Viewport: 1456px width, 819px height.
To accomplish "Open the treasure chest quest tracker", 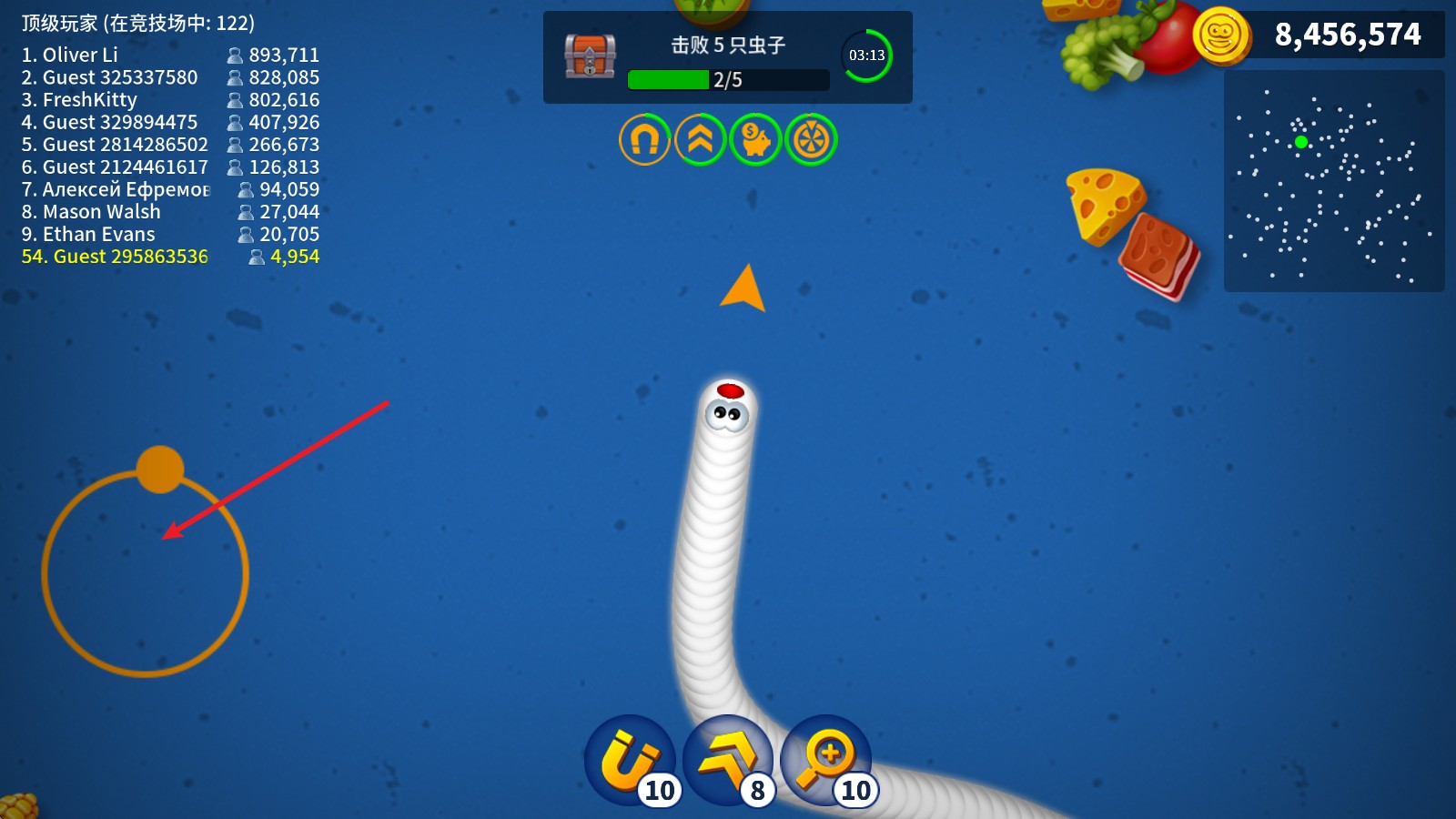I will pos(591,56).
